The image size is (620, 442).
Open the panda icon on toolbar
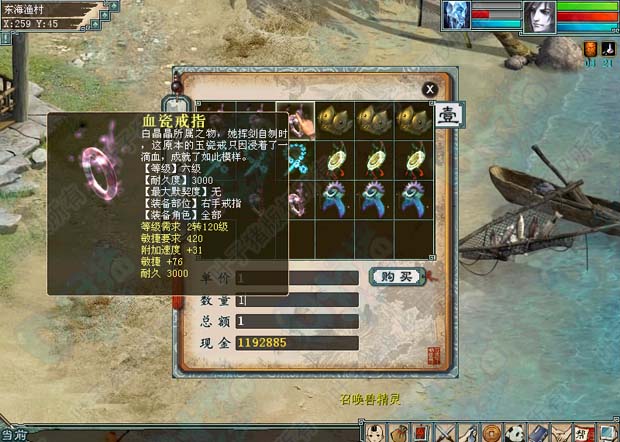coord(514,433)
